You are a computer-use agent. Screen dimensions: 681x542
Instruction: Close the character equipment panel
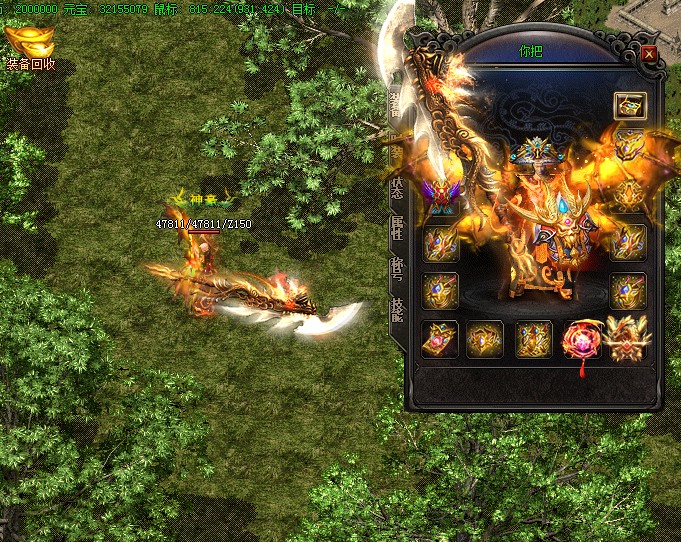649,54
